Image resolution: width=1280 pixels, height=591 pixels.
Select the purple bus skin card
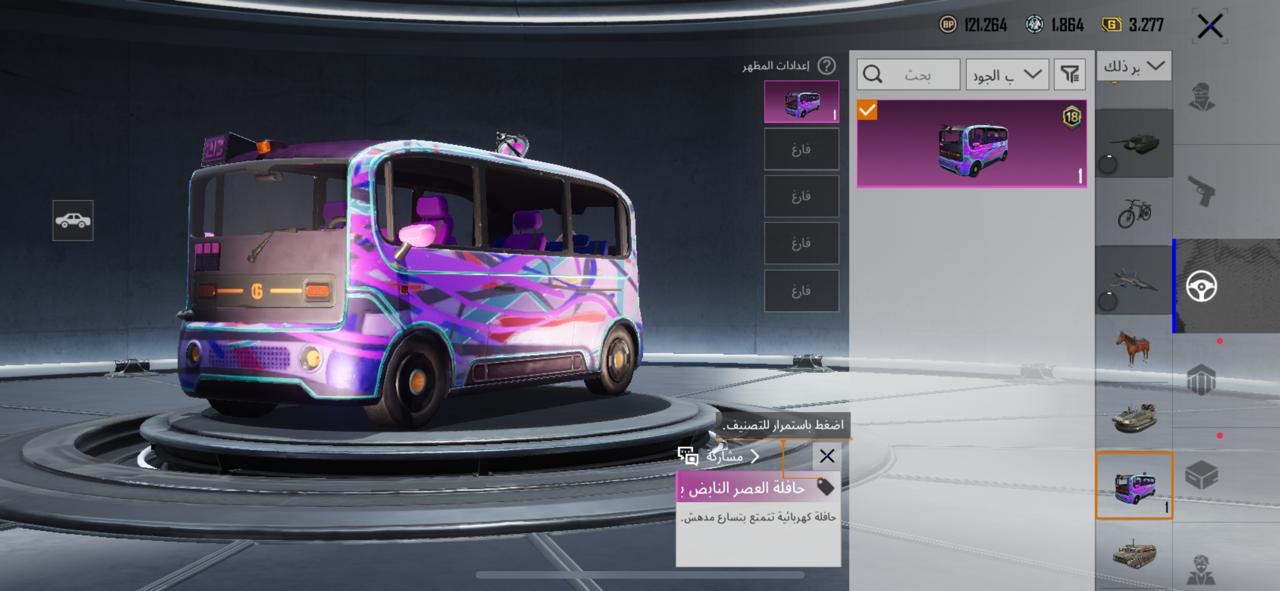tap(971, 143)
